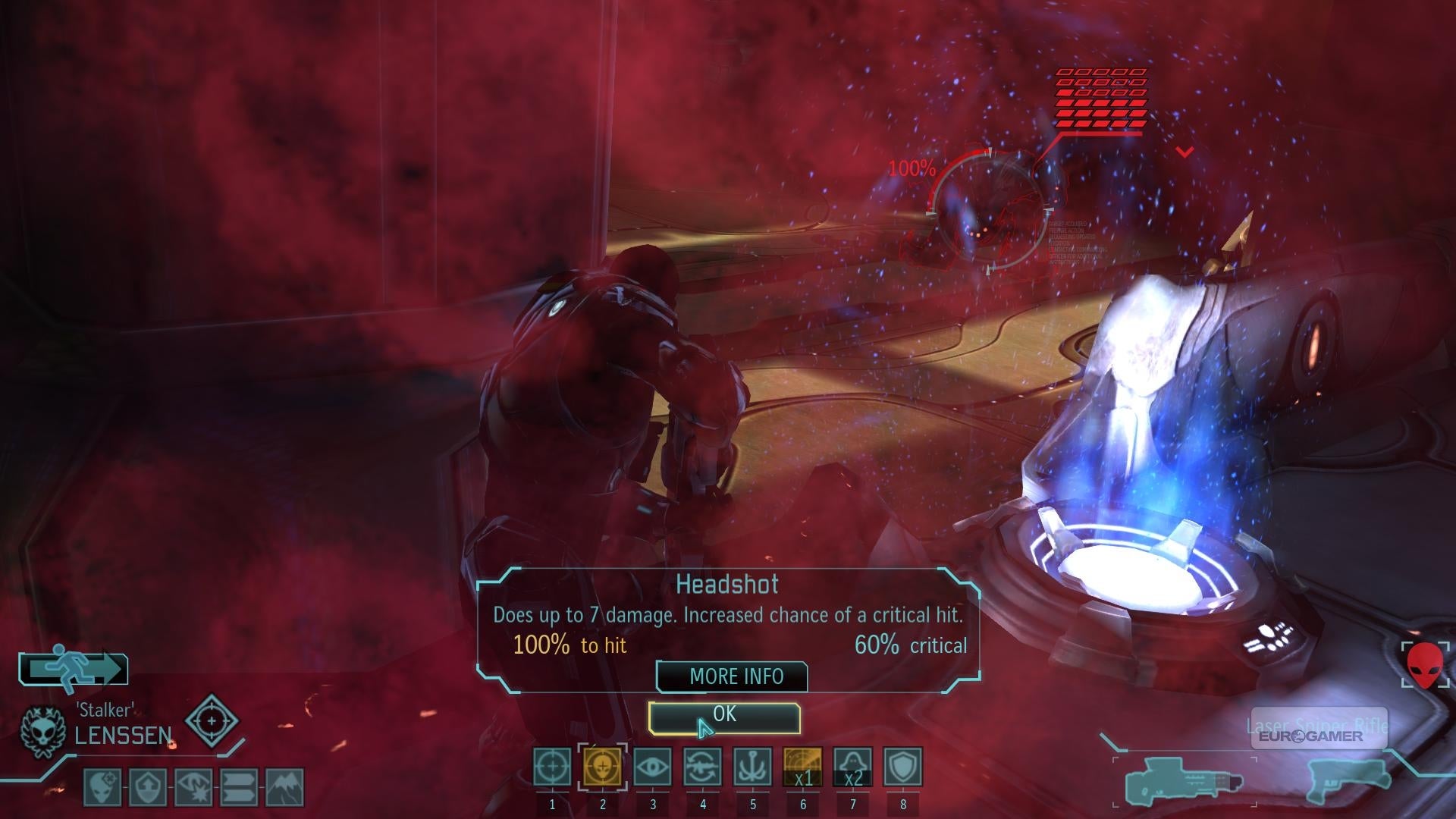The height and width of the screenshot is (819, 1456).
Task: Choose the Headshot alien-head ability icon
Action: pyautogui.click(x=603, y=767)
